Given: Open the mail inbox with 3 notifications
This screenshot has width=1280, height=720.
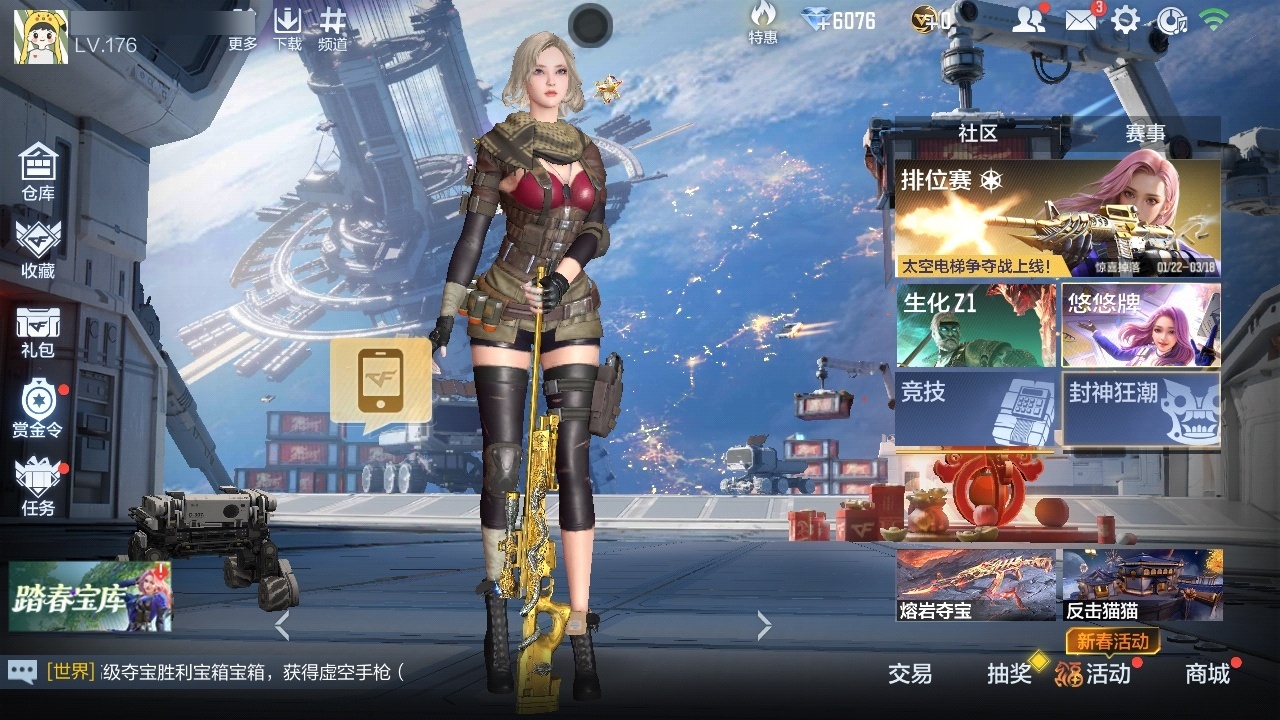Looking at the screenshot, I should click(x=1083, y=22).
